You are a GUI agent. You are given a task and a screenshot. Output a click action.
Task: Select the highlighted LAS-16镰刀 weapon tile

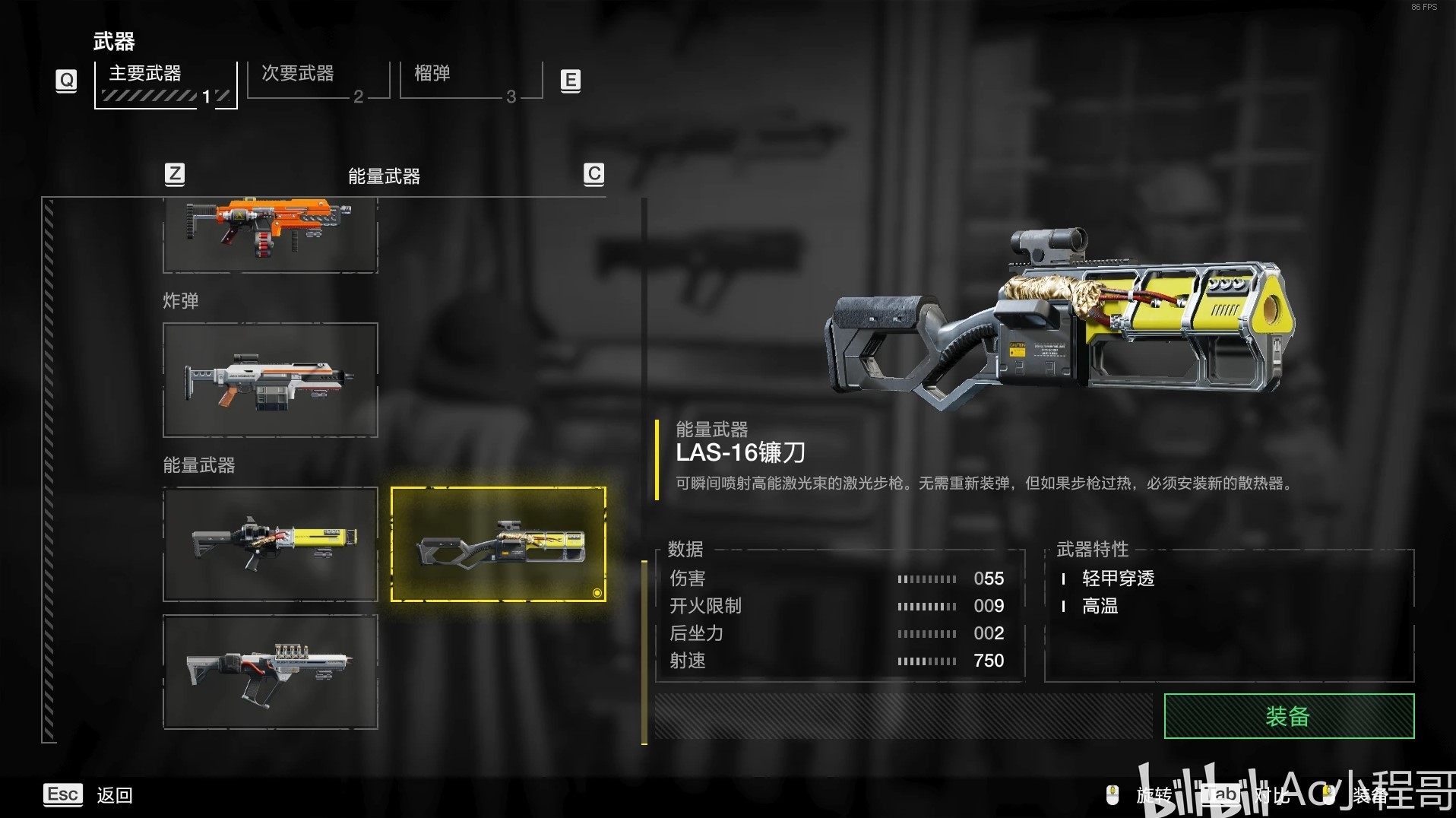point(498,544)
